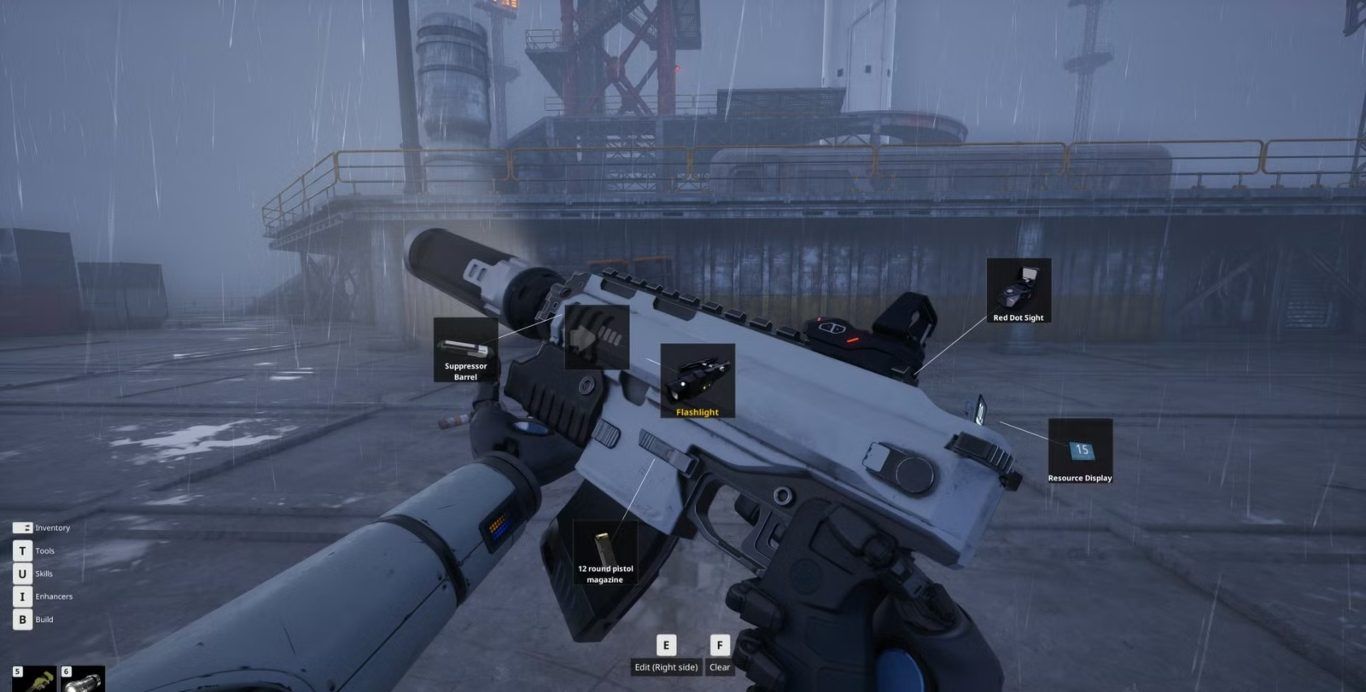
Task: Select the flashlight in hotbar slot 6
Action: pos(84,680)
